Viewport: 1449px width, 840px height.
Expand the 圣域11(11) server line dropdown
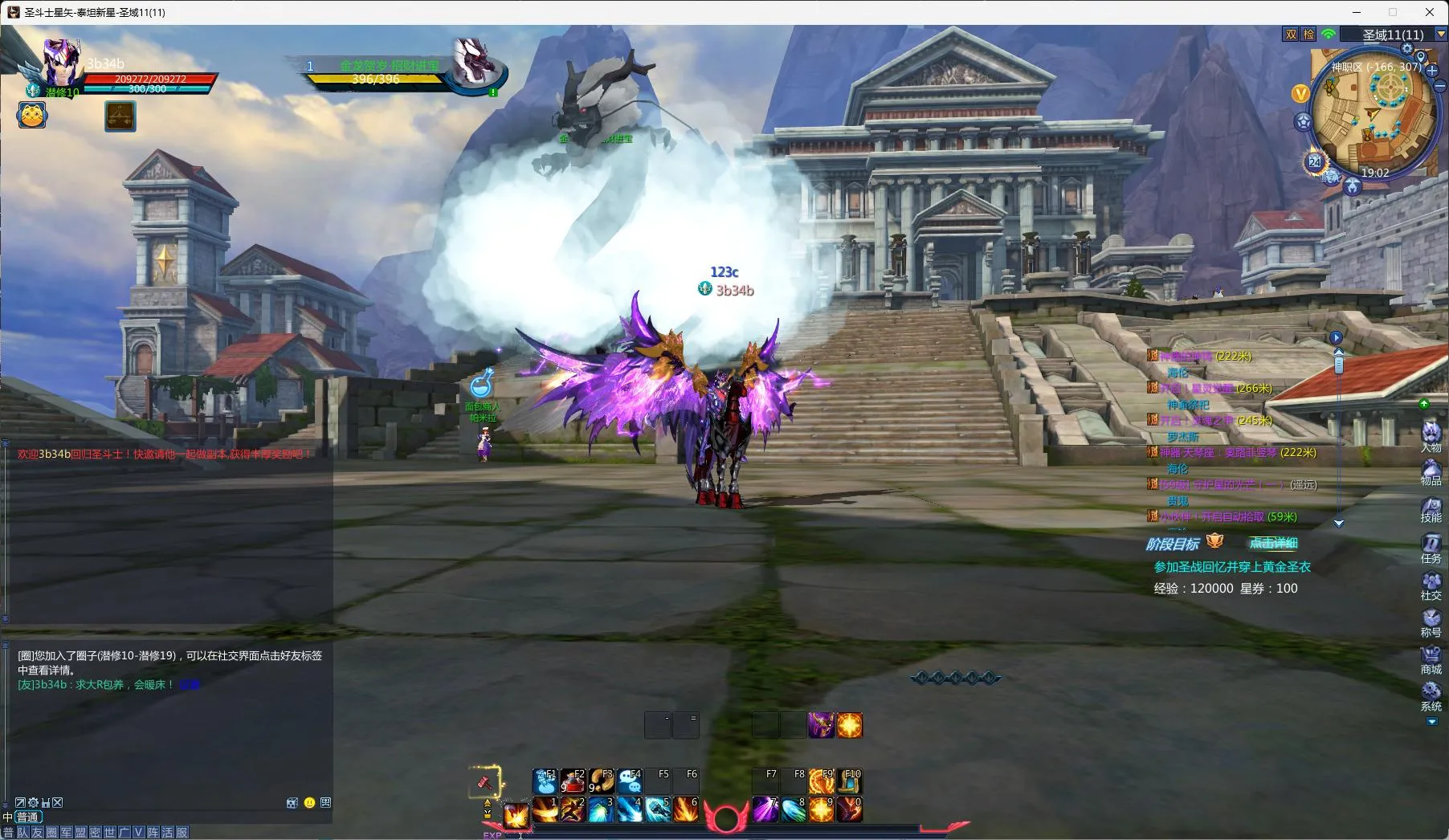(x=1440, y=35)
